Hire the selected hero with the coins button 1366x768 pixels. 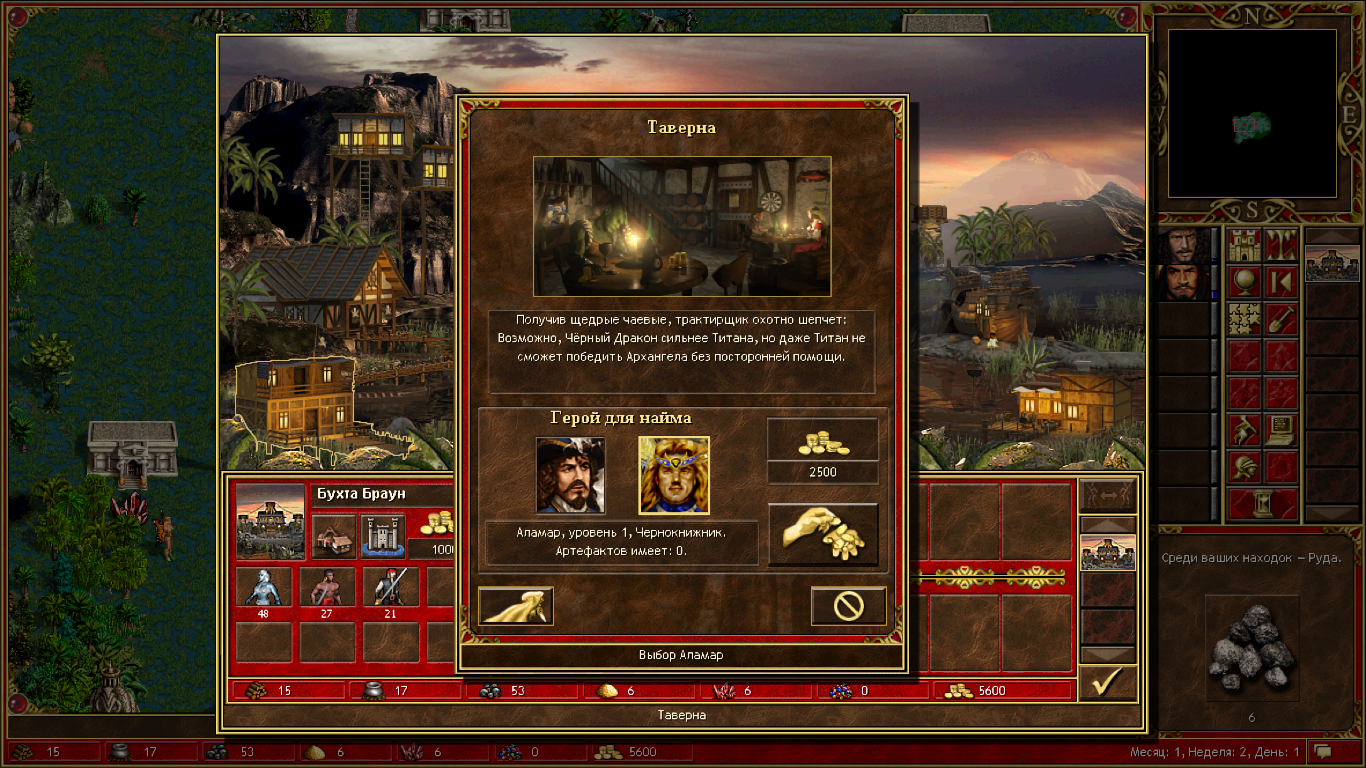tap(823, 534)
